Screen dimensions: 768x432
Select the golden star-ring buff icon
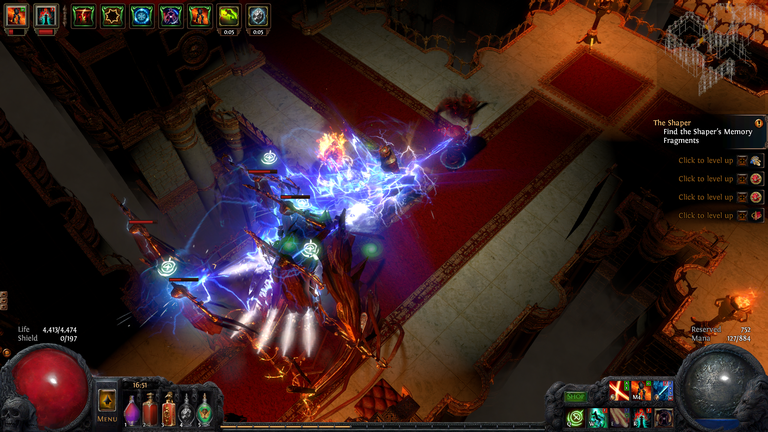pos(113,16)
